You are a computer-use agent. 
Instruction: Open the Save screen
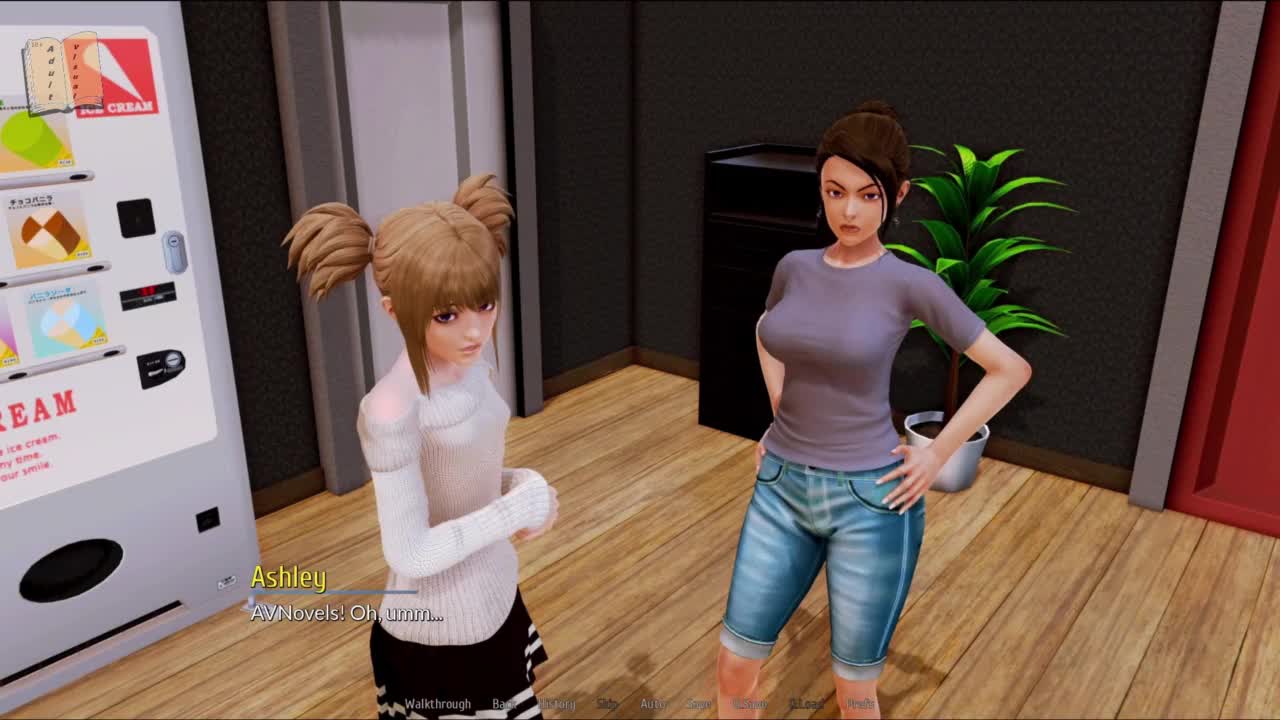pos(698,704)
